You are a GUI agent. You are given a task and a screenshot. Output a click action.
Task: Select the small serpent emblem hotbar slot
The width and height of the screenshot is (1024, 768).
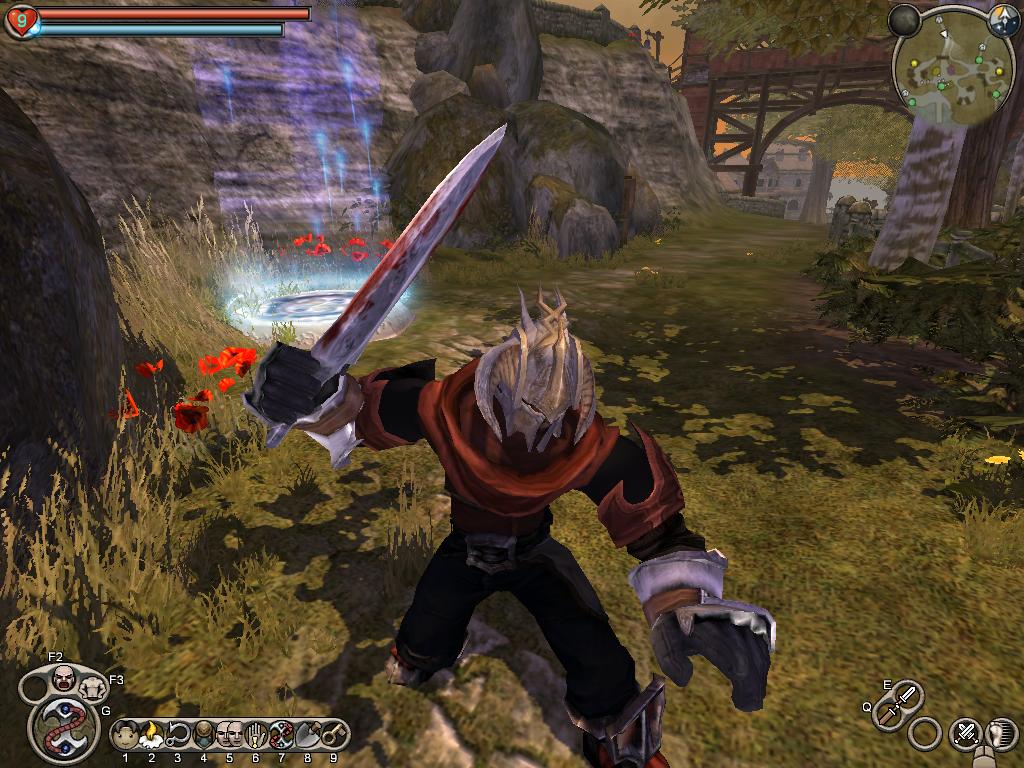click(281, 735)
